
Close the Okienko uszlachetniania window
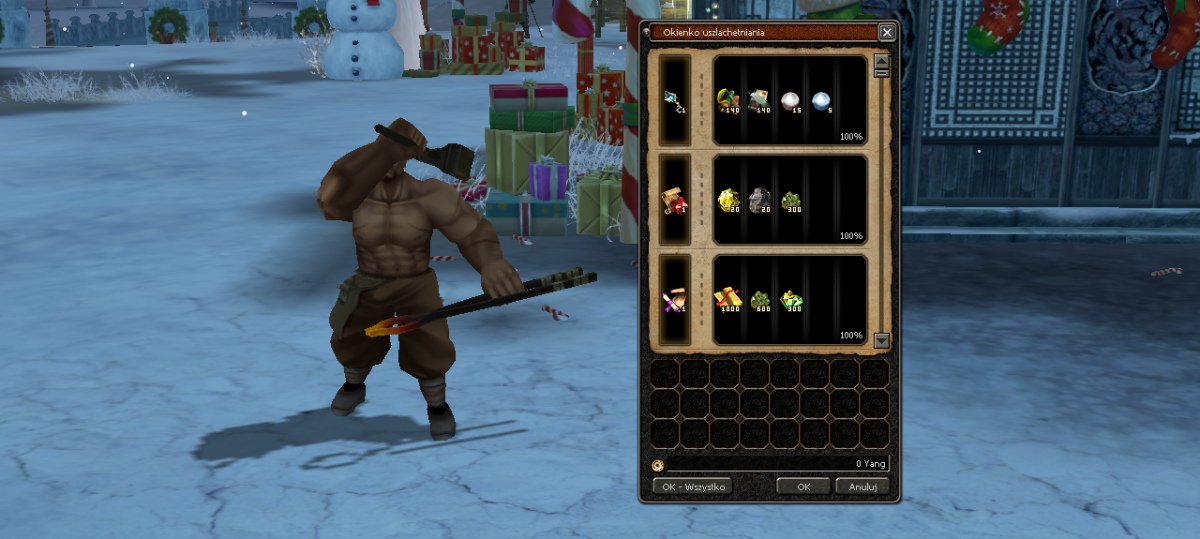[886, 32]
